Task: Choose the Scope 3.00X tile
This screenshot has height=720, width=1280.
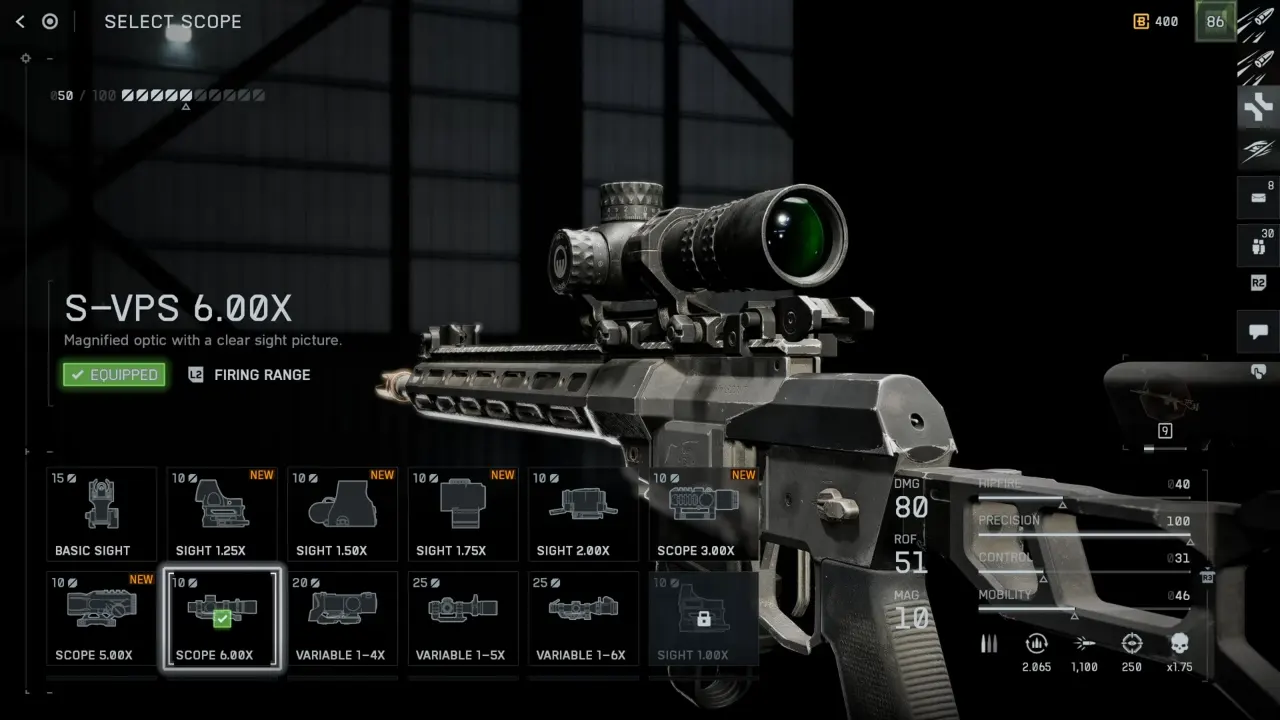Action: (x=703, y=514)
